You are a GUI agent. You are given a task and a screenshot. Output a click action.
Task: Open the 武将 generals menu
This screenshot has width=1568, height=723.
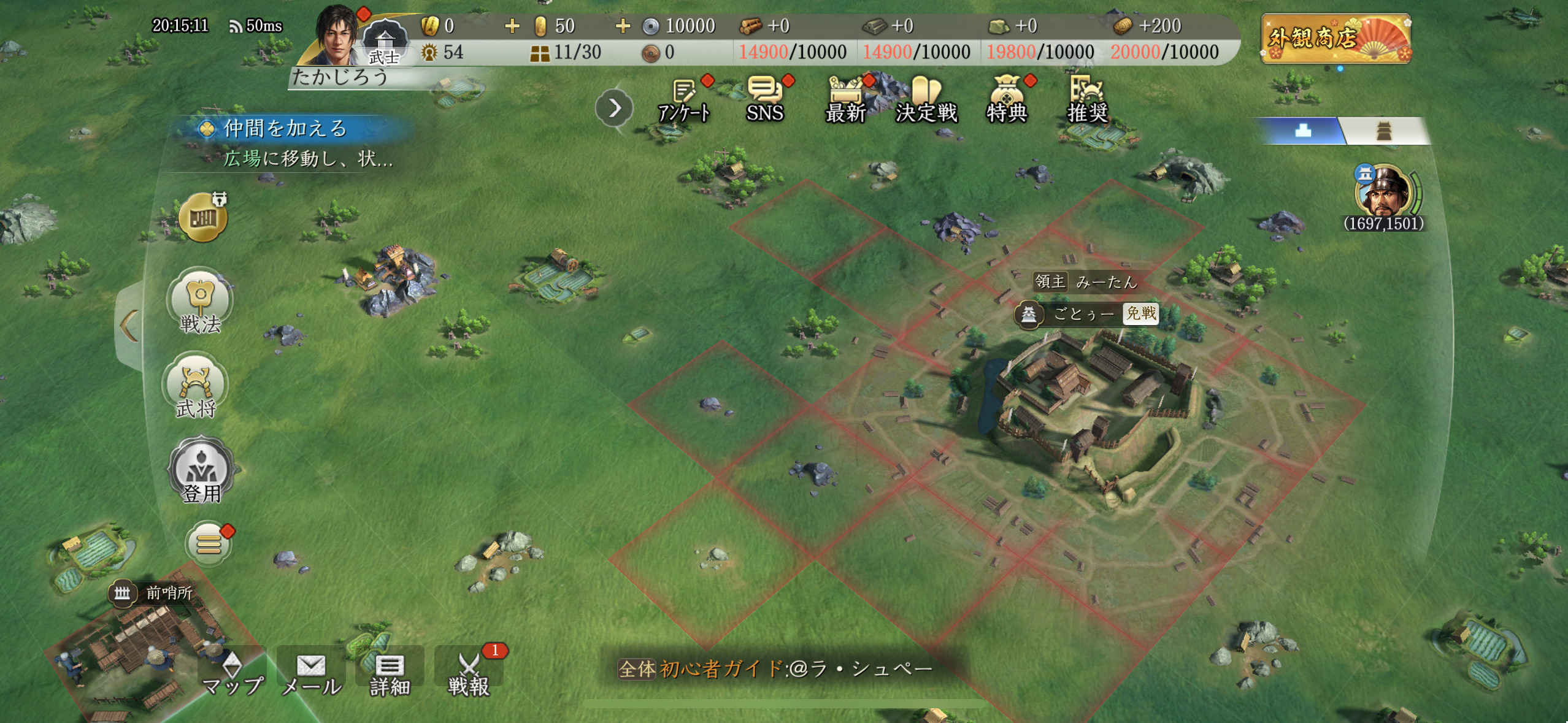coord(196,388)
